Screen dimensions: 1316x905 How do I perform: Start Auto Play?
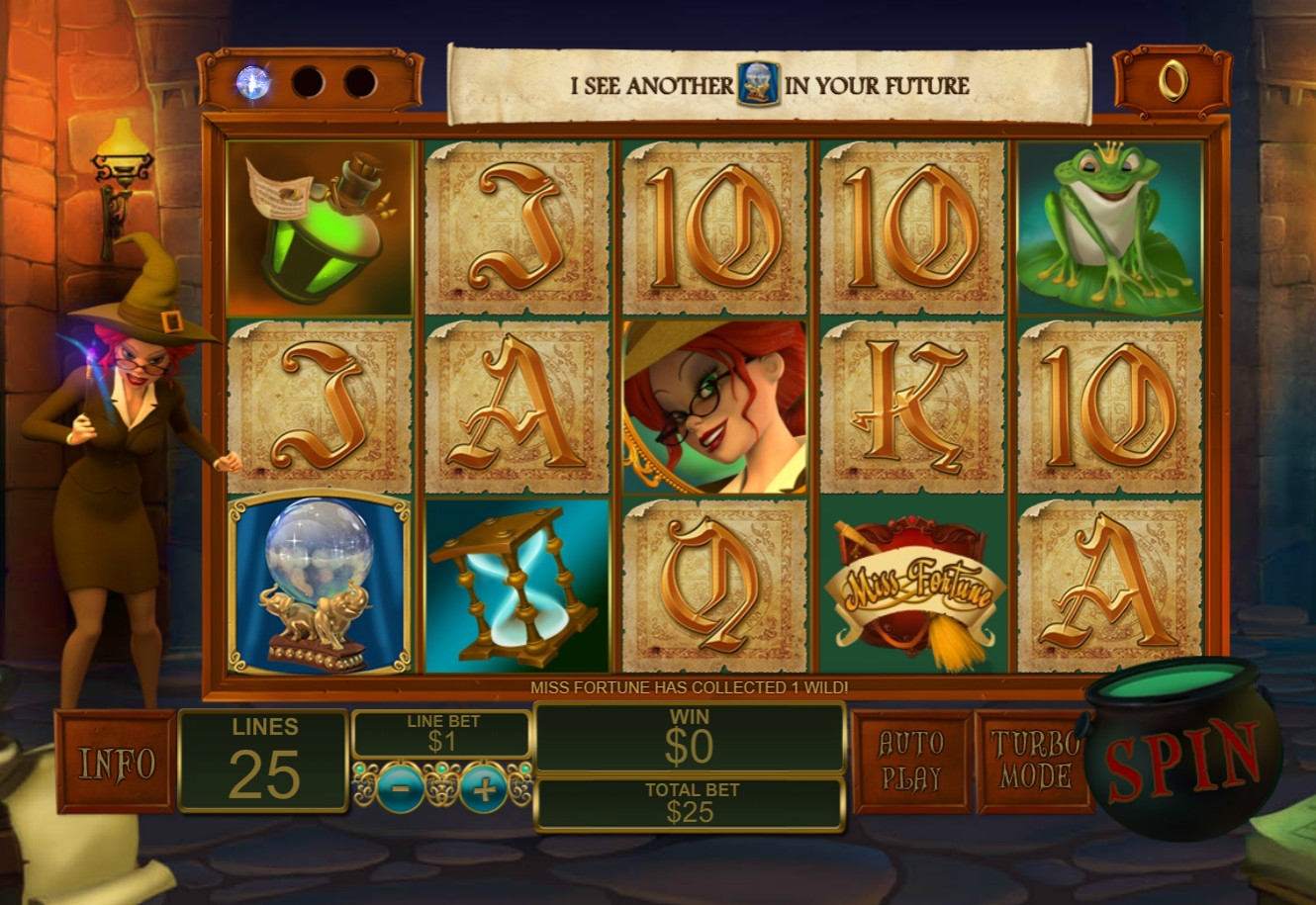[911, 762]
